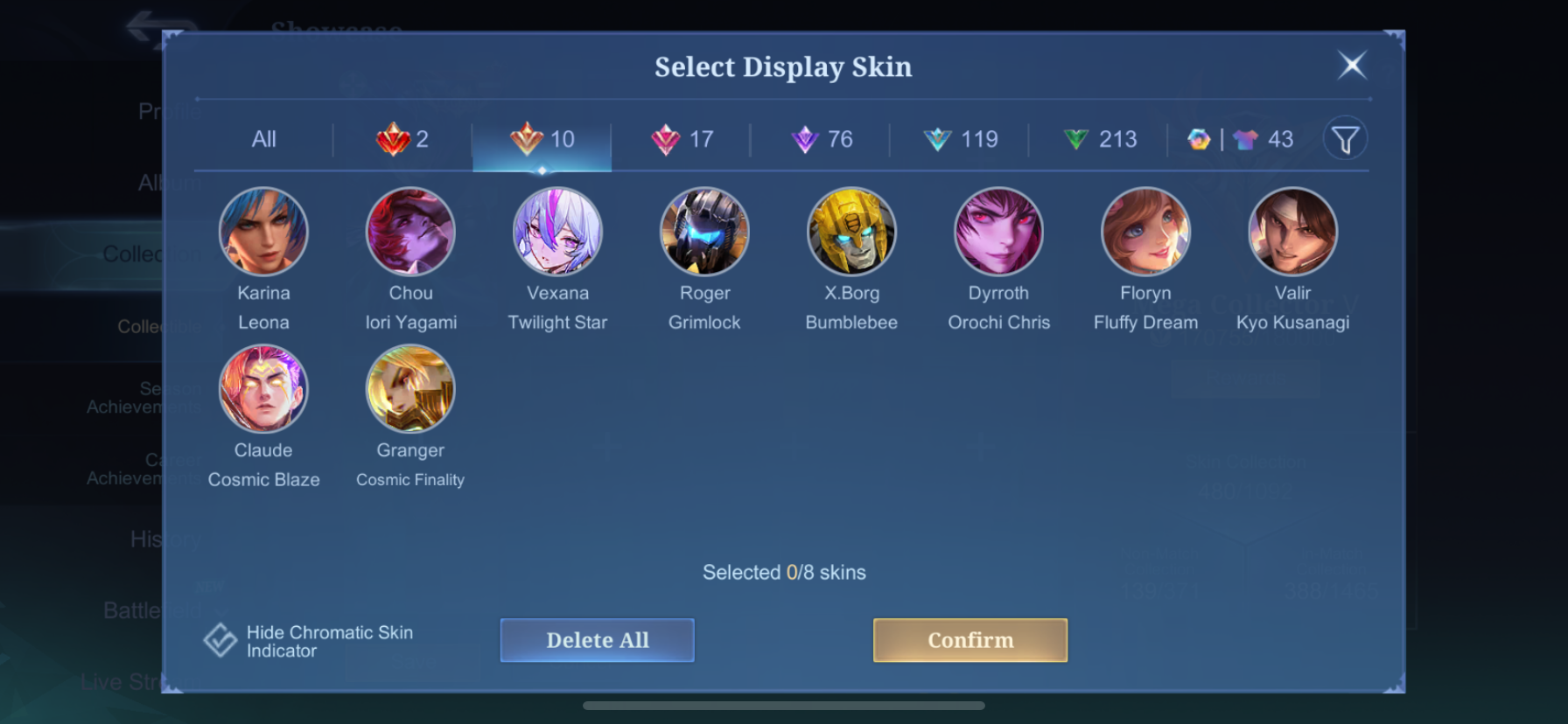Confirm the display skin selection
Viewport: 1568px width, 724px height.
click(969, 640)
